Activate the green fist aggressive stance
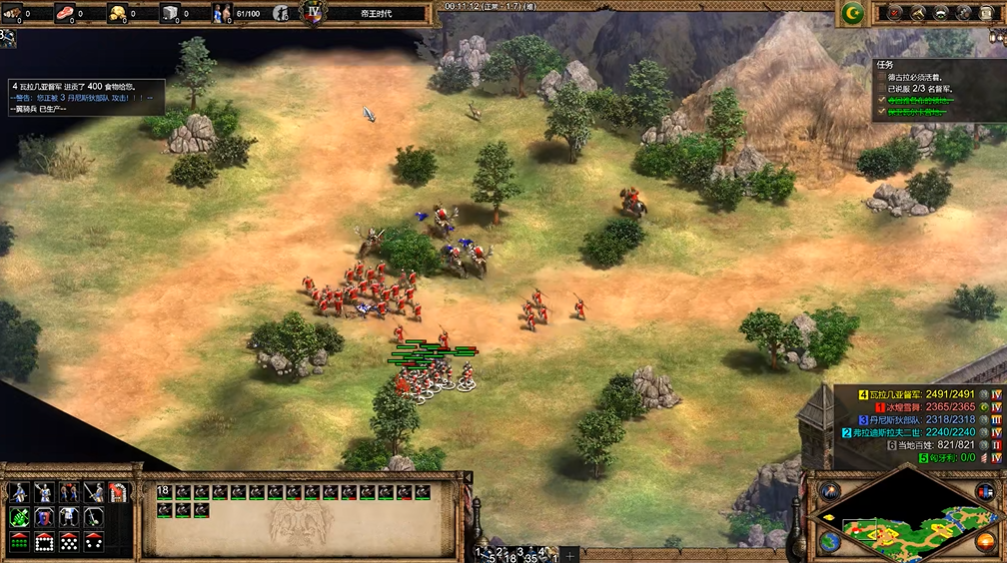The height and width of the screenshot is (563, 1007). click(x=19, y=517)
